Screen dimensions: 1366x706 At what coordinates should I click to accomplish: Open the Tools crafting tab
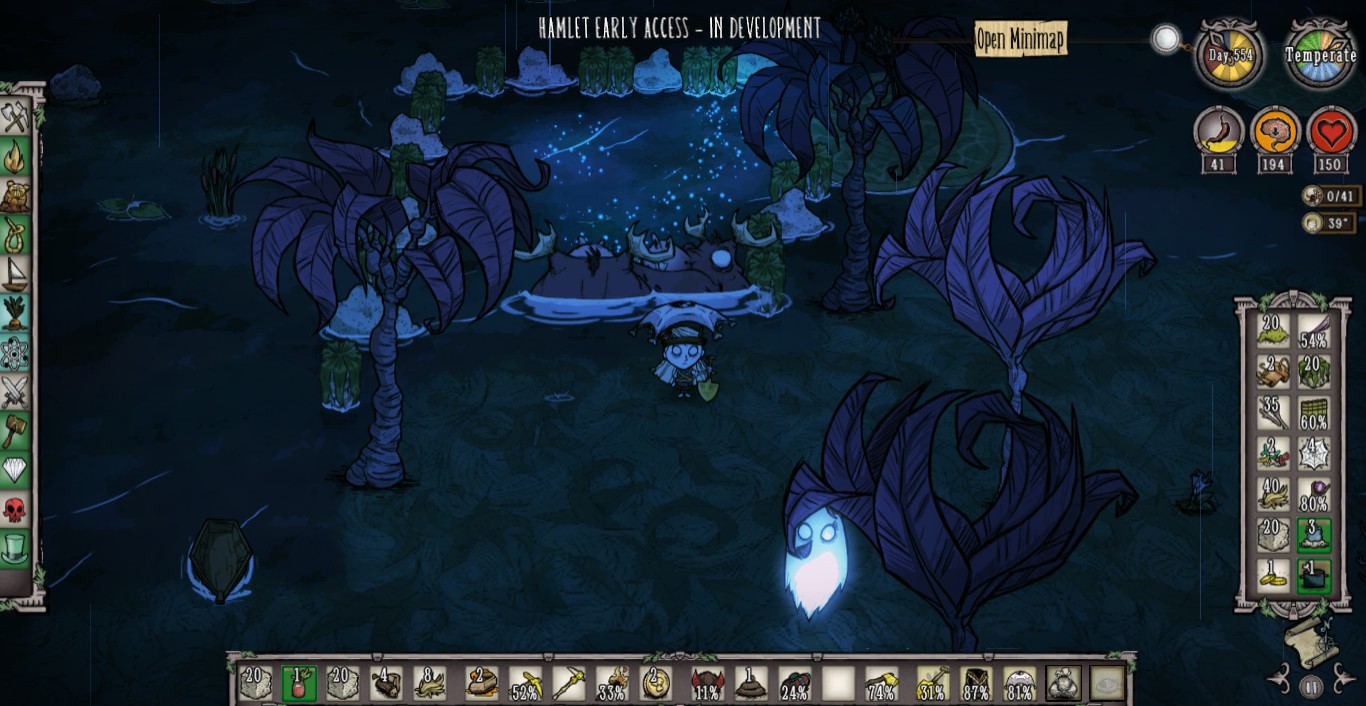coord(15,117)
